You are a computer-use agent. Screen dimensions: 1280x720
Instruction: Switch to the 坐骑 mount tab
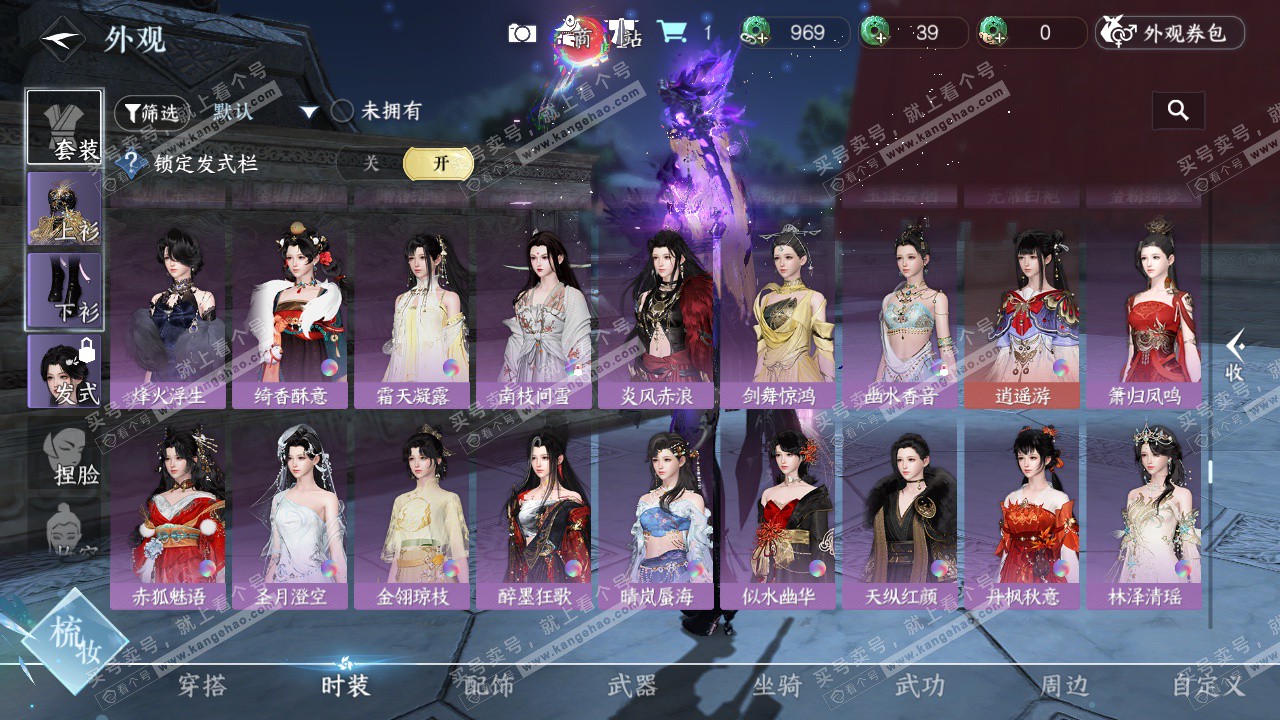coord(777,686)
